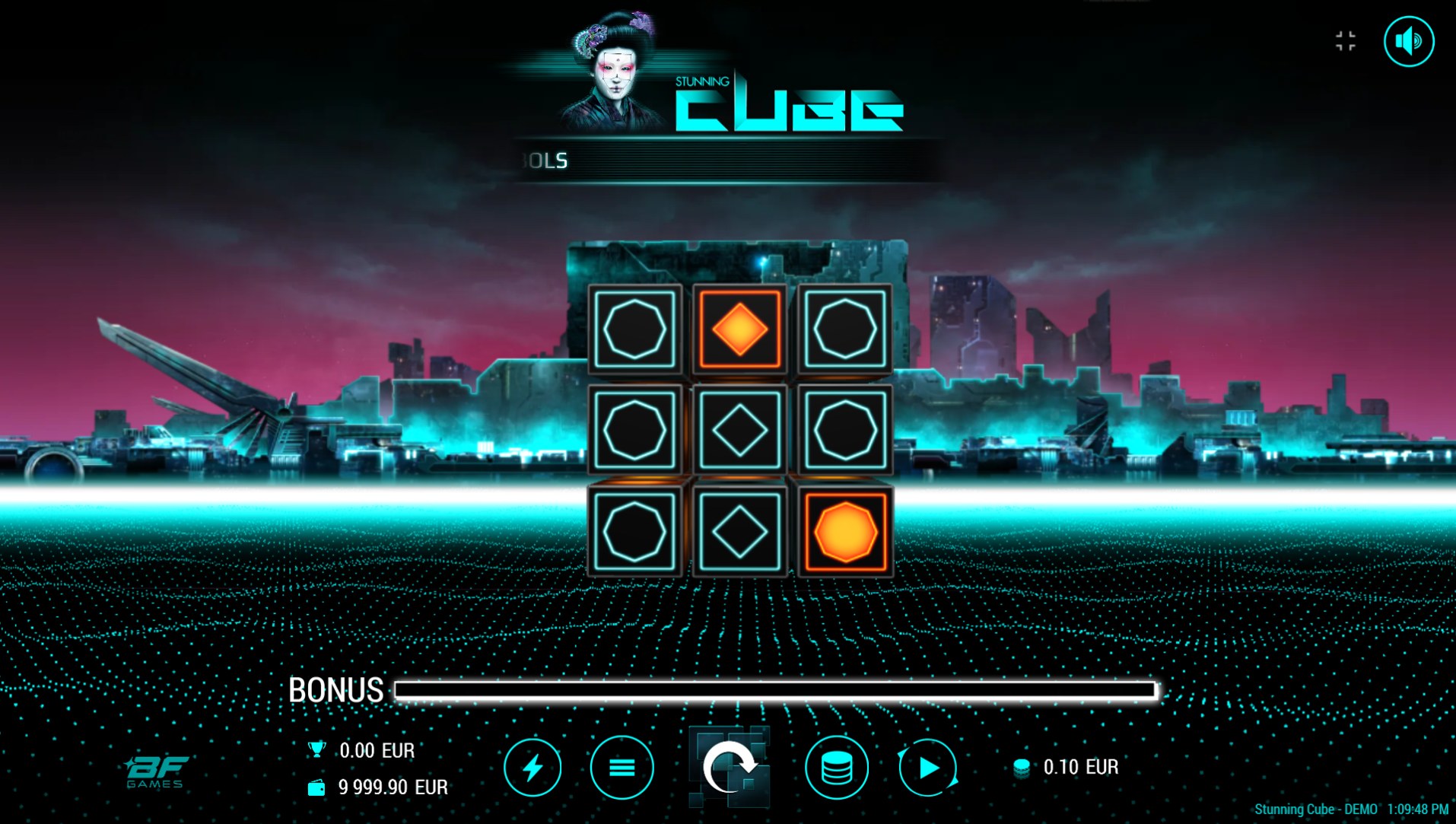The image size is (1456, 824).
Task: Activate the lightning bolt turbo mode
Action: pyautogui.click(x=532, y=767)
